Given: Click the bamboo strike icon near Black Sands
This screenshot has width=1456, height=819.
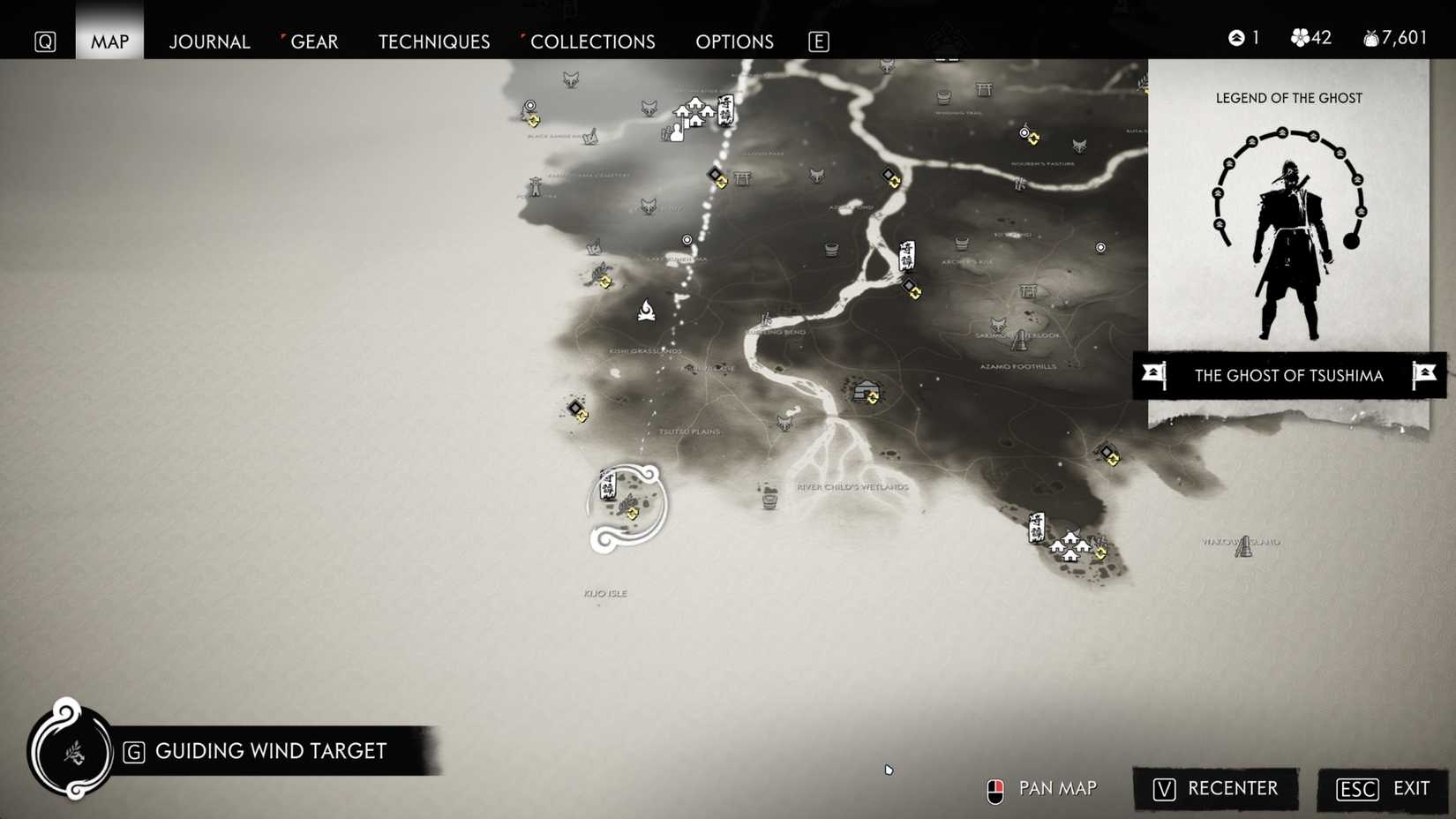Looking at the screenshot, I should tap(590, 137).
